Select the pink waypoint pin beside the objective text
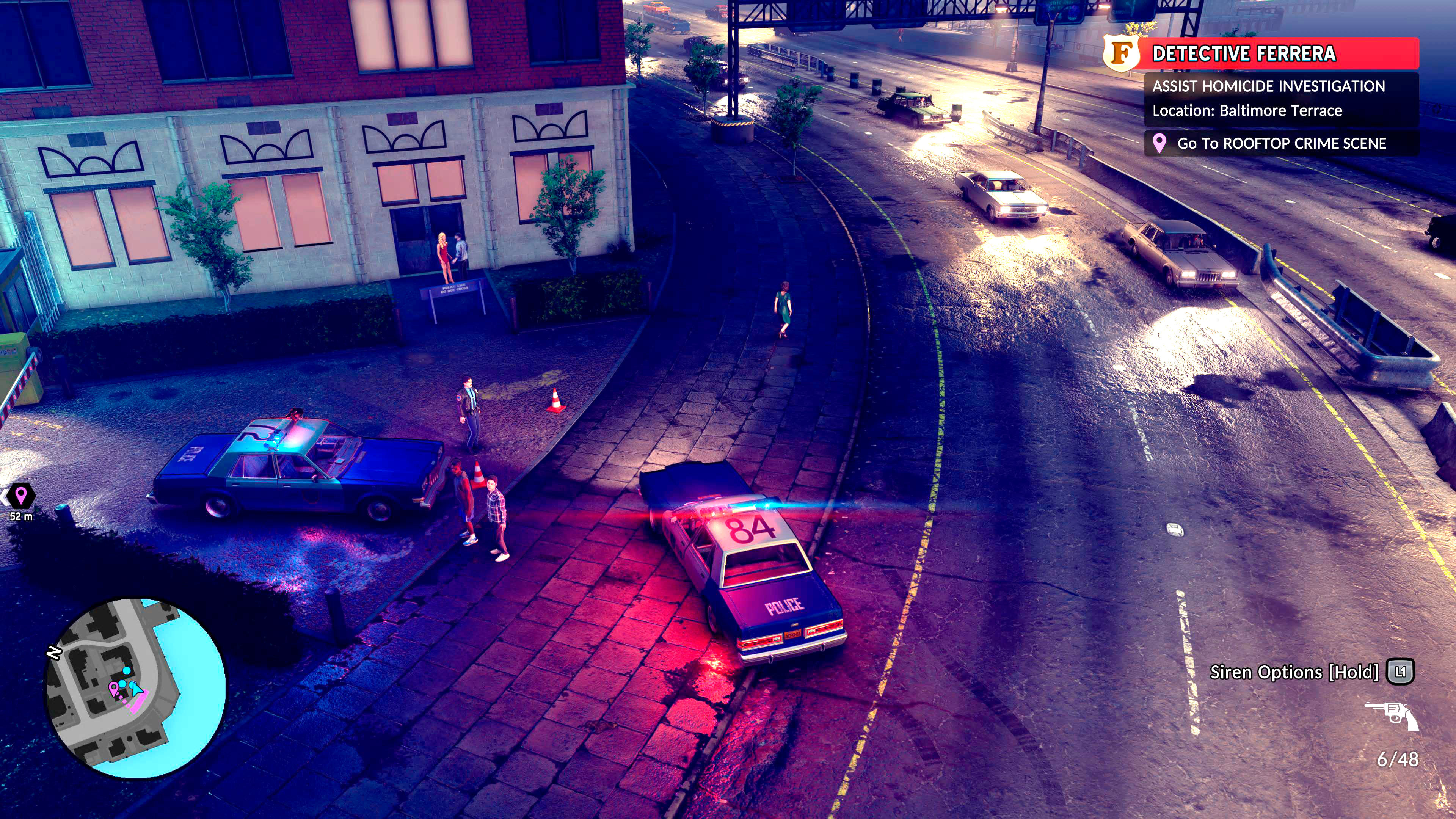1456x819 pixels. point(1160,144)
